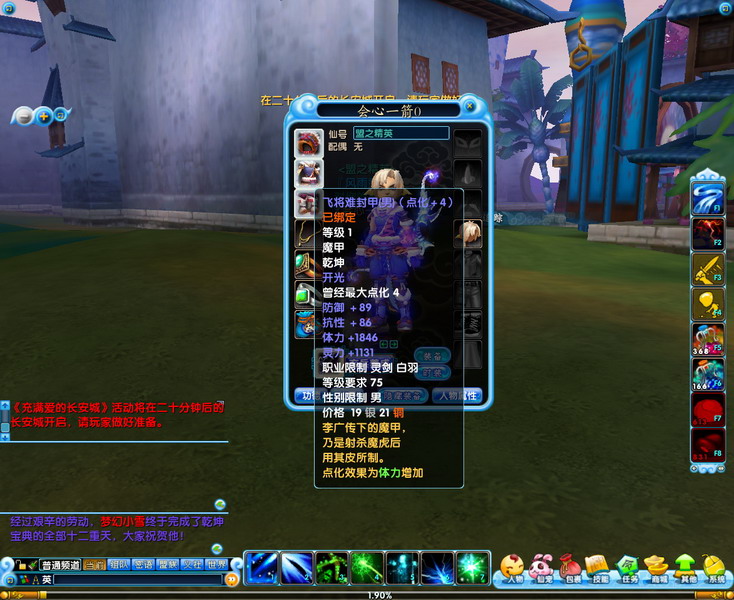Select the helmet equipment slot
The image size is (734, 600).
(x=308, y=143)
